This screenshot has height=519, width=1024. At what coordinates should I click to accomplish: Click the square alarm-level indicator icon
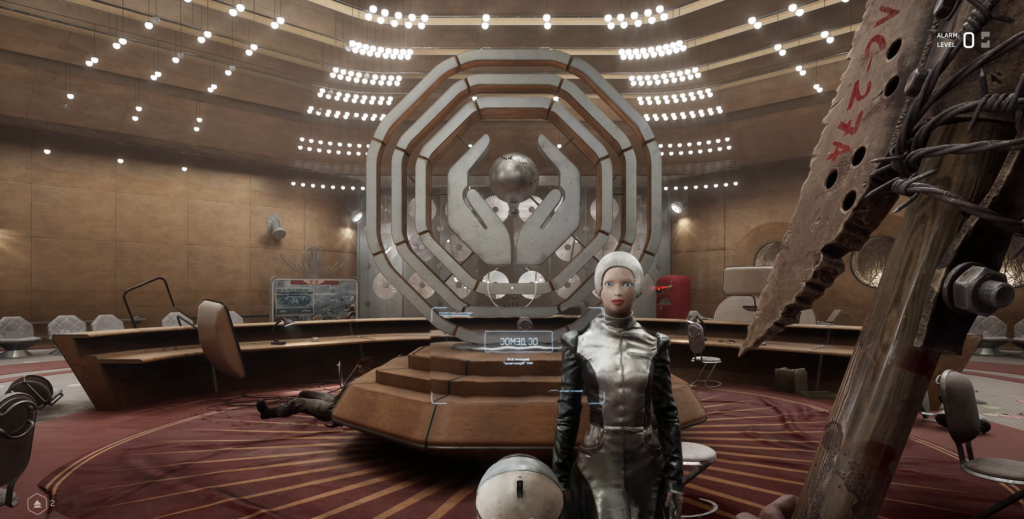click(x=985, y=39)
